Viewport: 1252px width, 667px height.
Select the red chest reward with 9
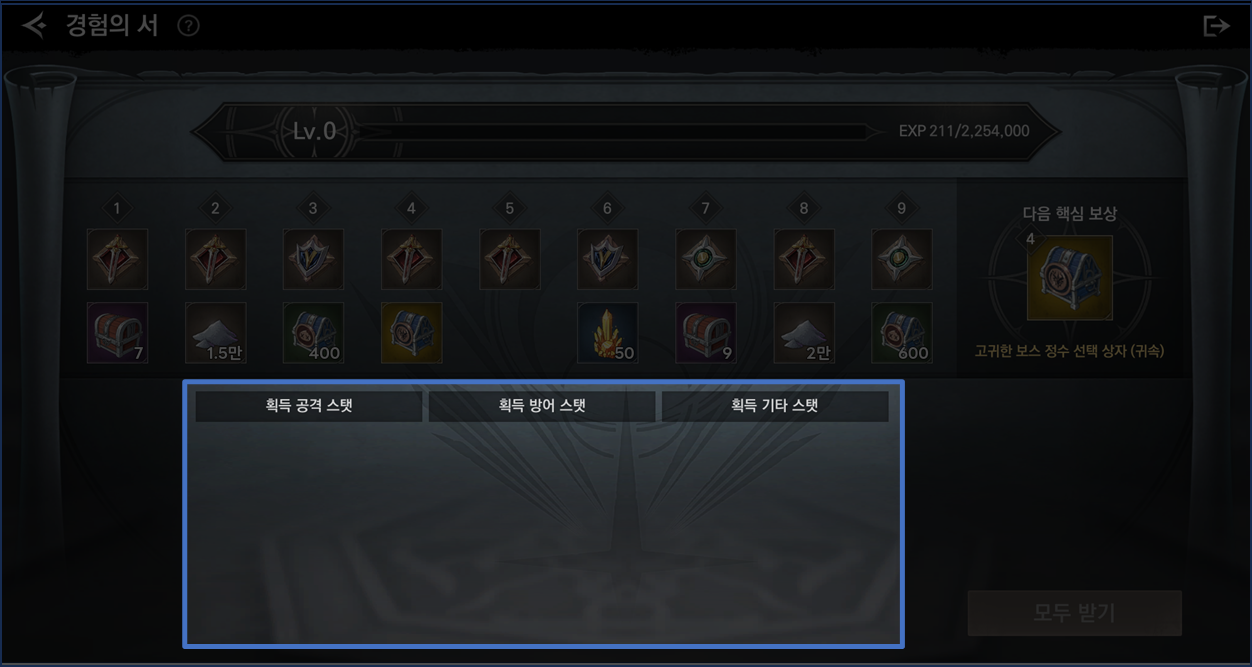[706, 333]
